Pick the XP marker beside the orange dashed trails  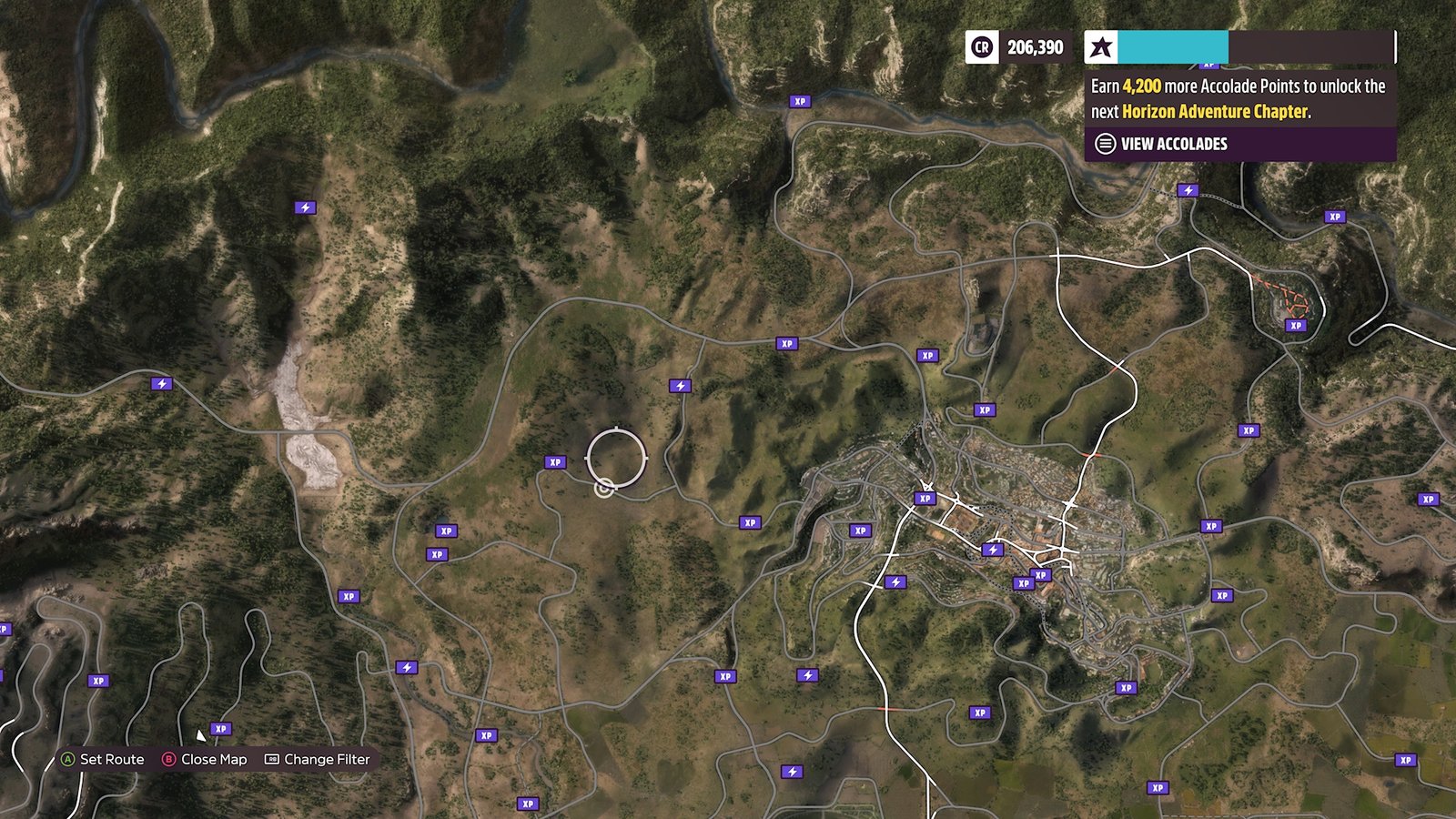pos(1296,325)
